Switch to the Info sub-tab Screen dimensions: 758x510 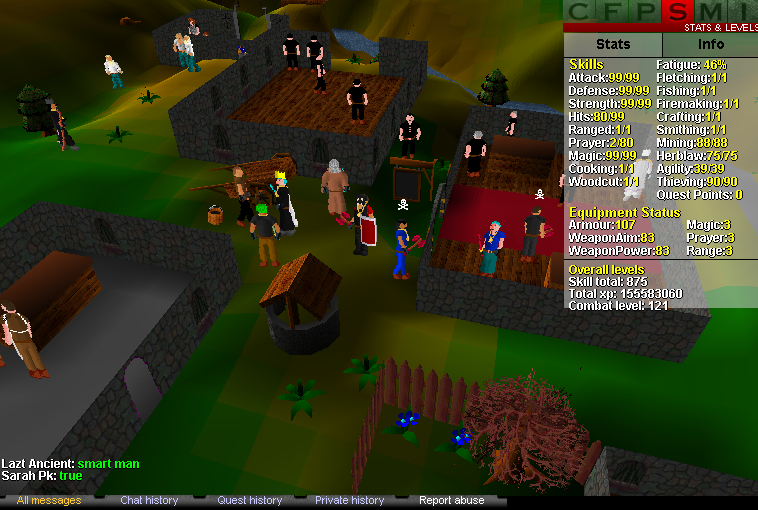pos(710,45)
